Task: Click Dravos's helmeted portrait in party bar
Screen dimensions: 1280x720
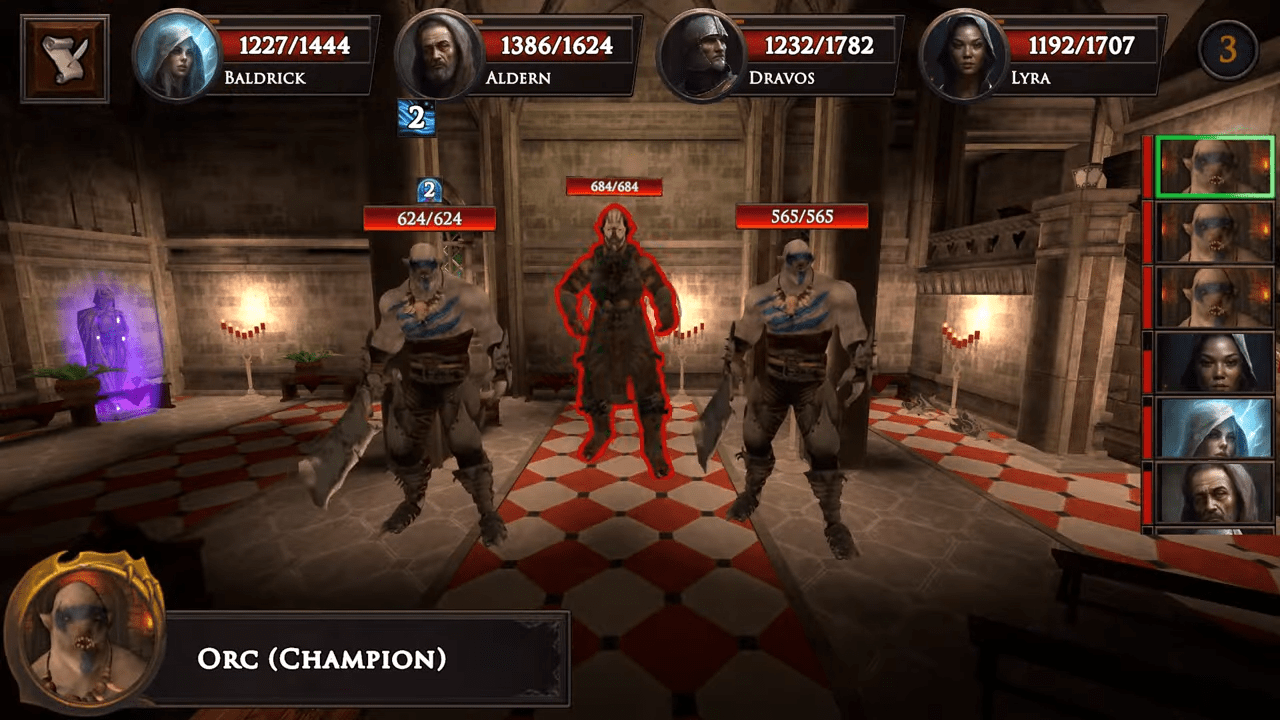Action: point(700,55)
